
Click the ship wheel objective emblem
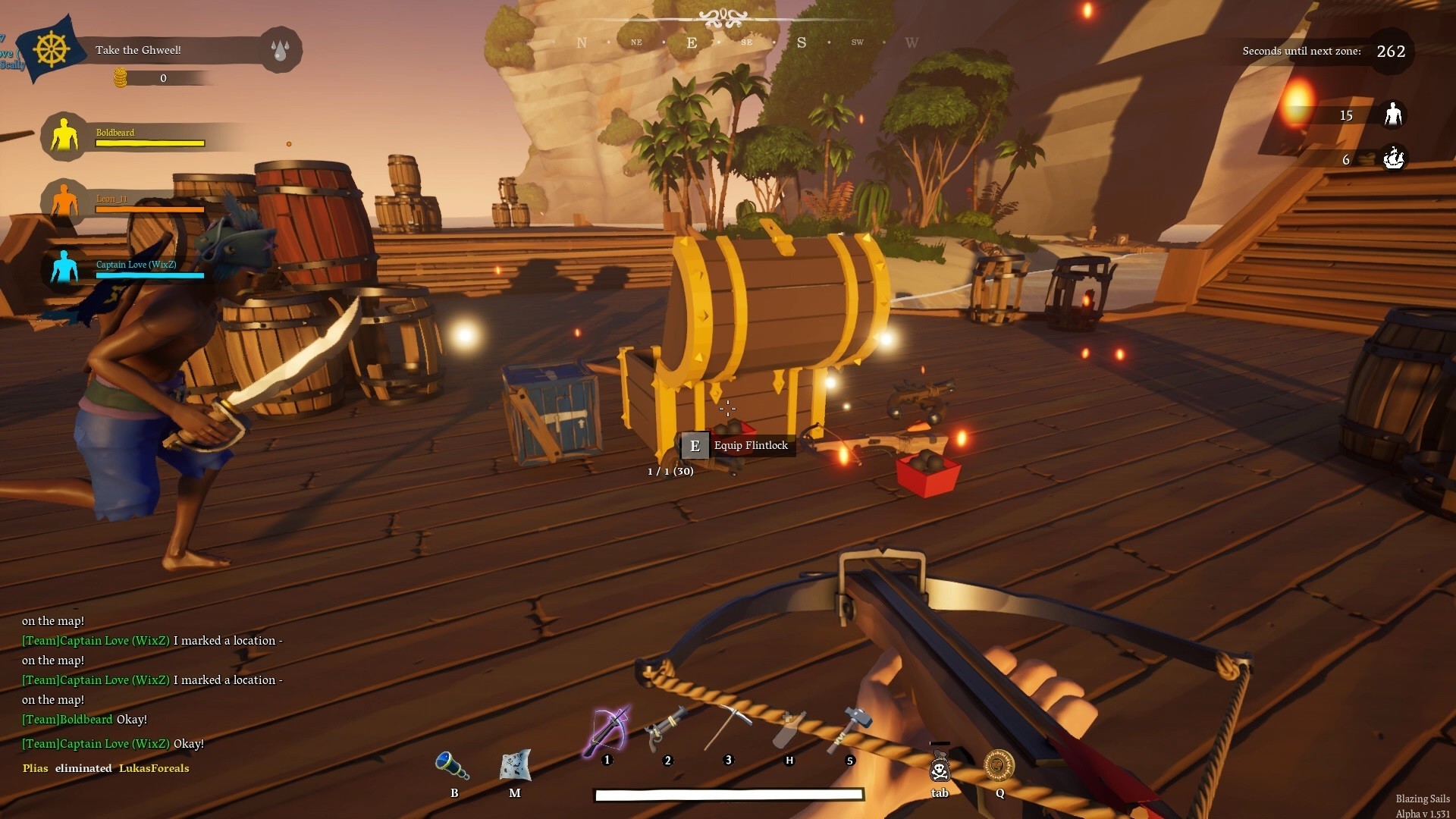[x=52, y=50]
